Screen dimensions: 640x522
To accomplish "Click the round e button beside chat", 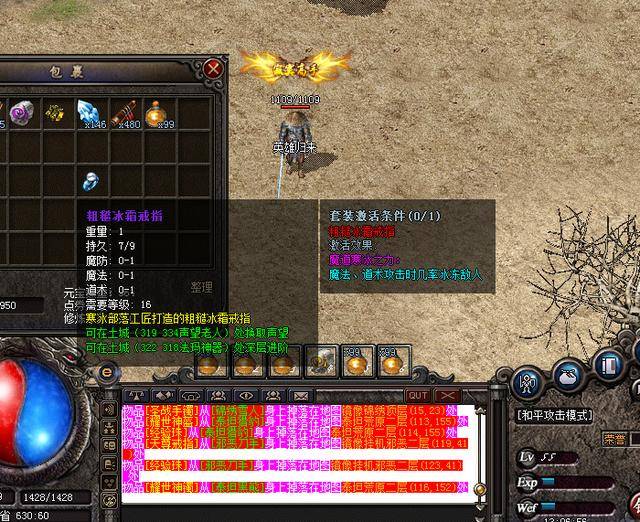I will (107, 372).
